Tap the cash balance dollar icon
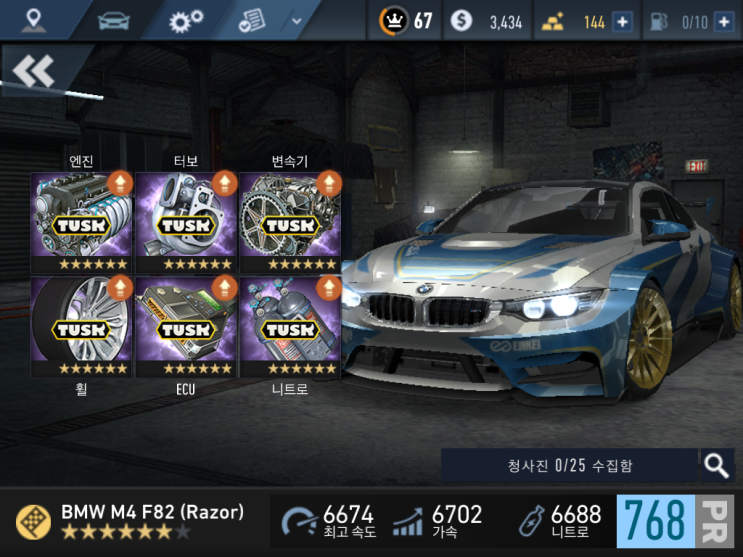 click(x=461, y=21)
